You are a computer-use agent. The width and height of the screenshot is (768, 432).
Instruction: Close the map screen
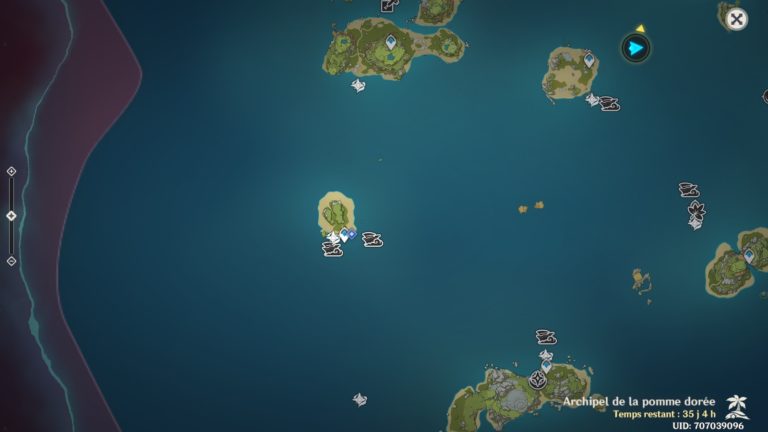click(736, 19)
